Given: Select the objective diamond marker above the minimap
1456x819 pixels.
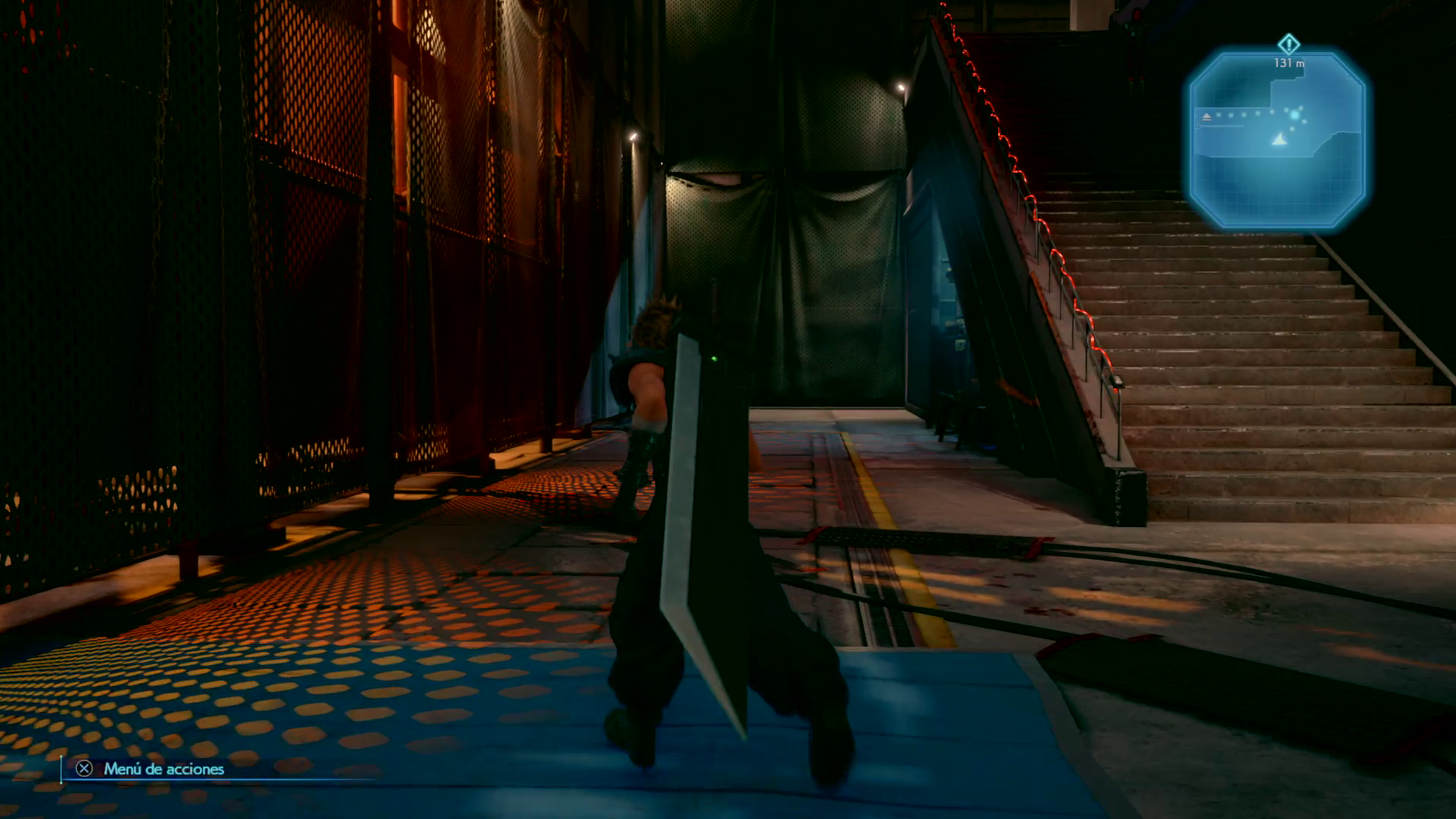Looking at the screenshot, I should pyautogui.click(x=1289, y=44).
